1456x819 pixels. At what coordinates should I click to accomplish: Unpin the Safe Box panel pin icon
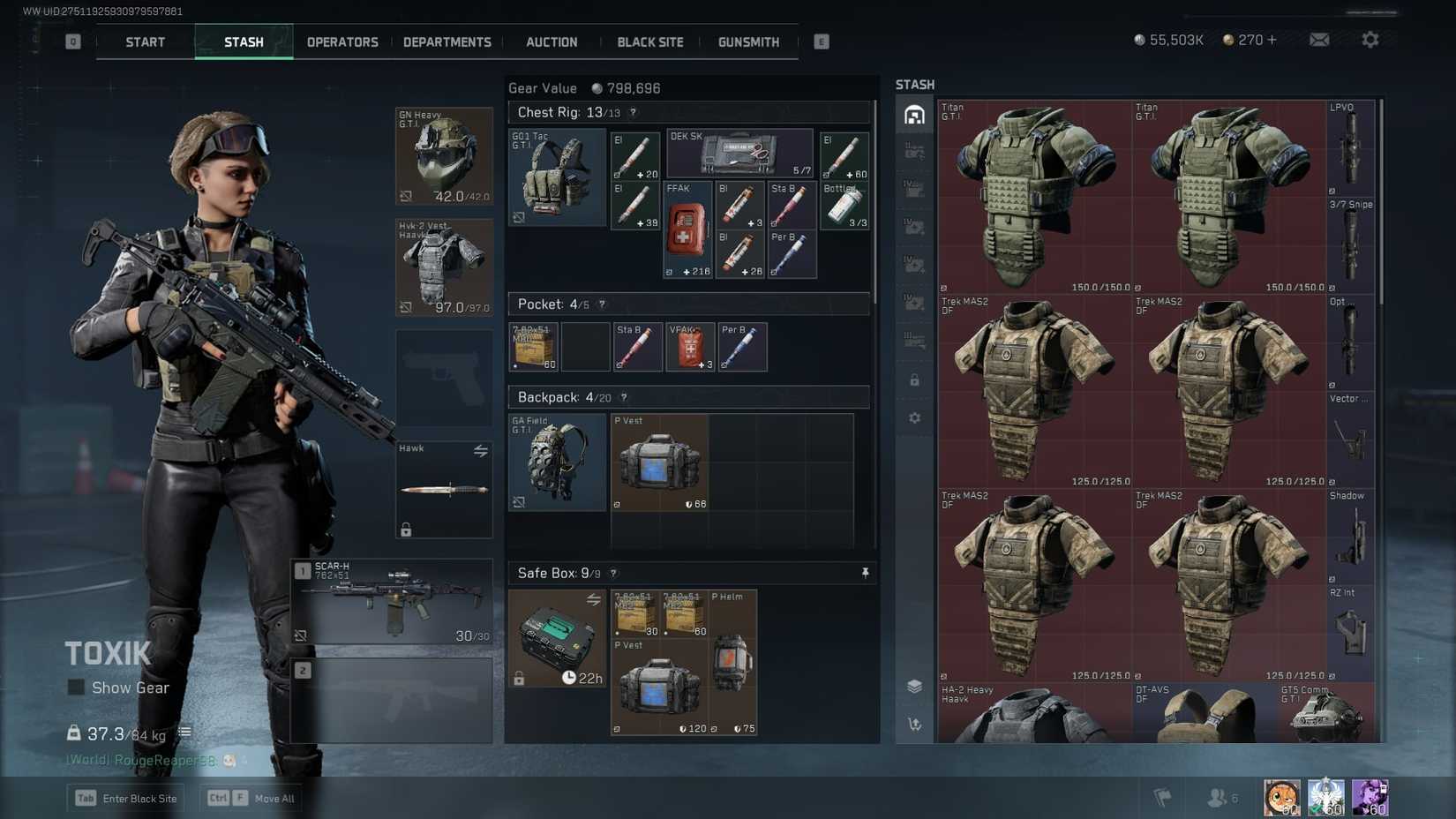(863, 573)
